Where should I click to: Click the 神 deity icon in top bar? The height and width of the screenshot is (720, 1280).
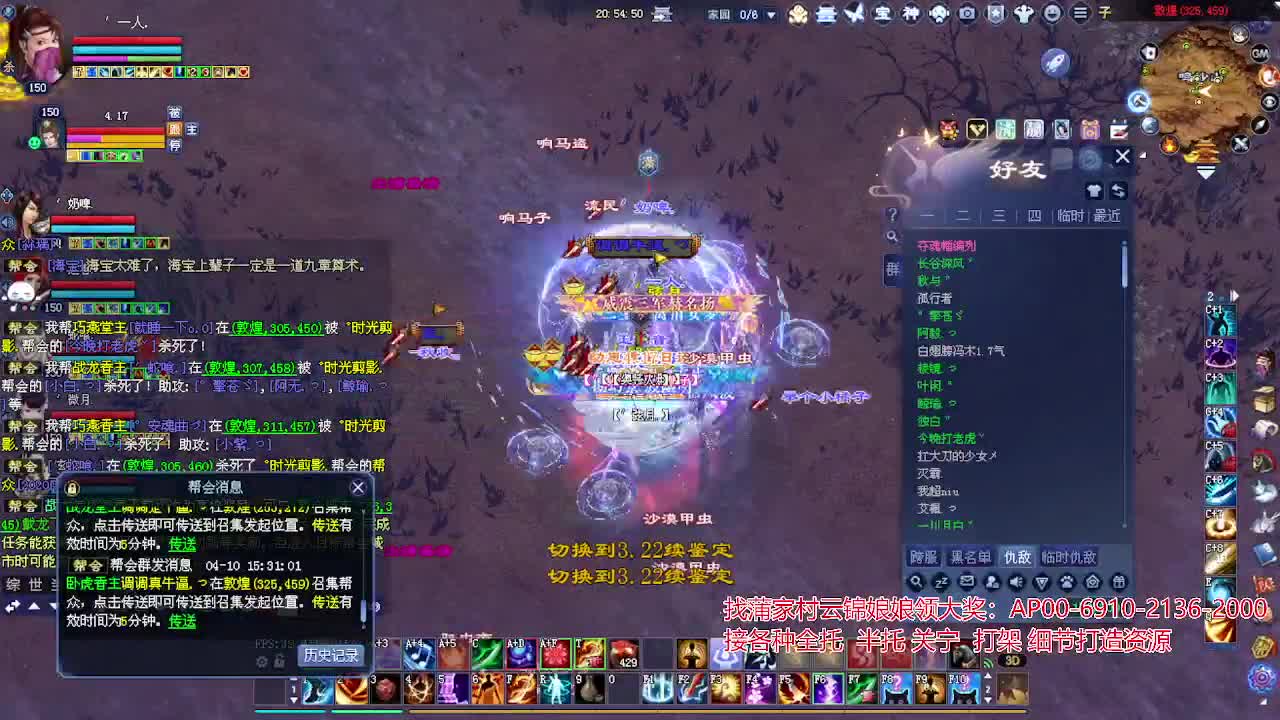coord(911,13)
